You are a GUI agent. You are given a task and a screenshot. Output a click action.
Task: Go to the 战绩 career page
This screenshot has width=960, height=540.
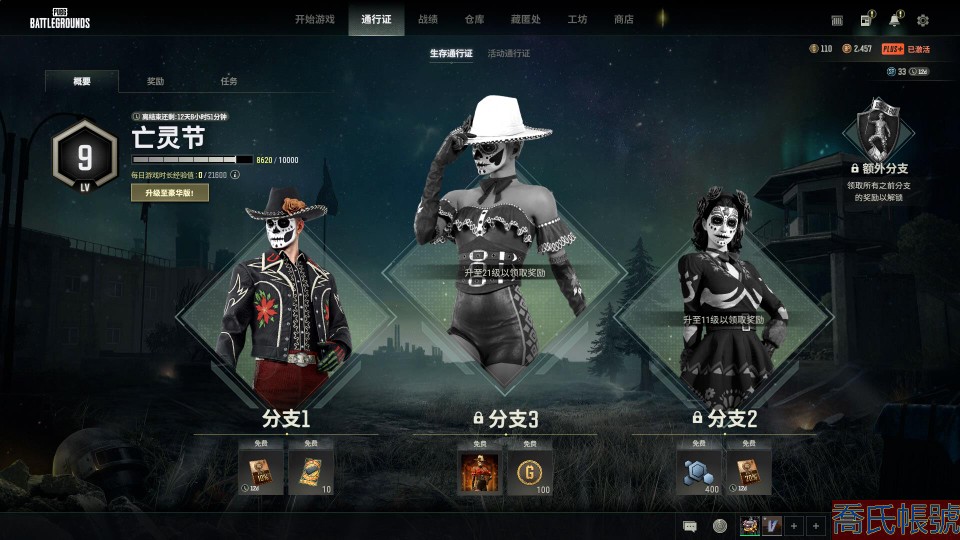coord(428,19)
